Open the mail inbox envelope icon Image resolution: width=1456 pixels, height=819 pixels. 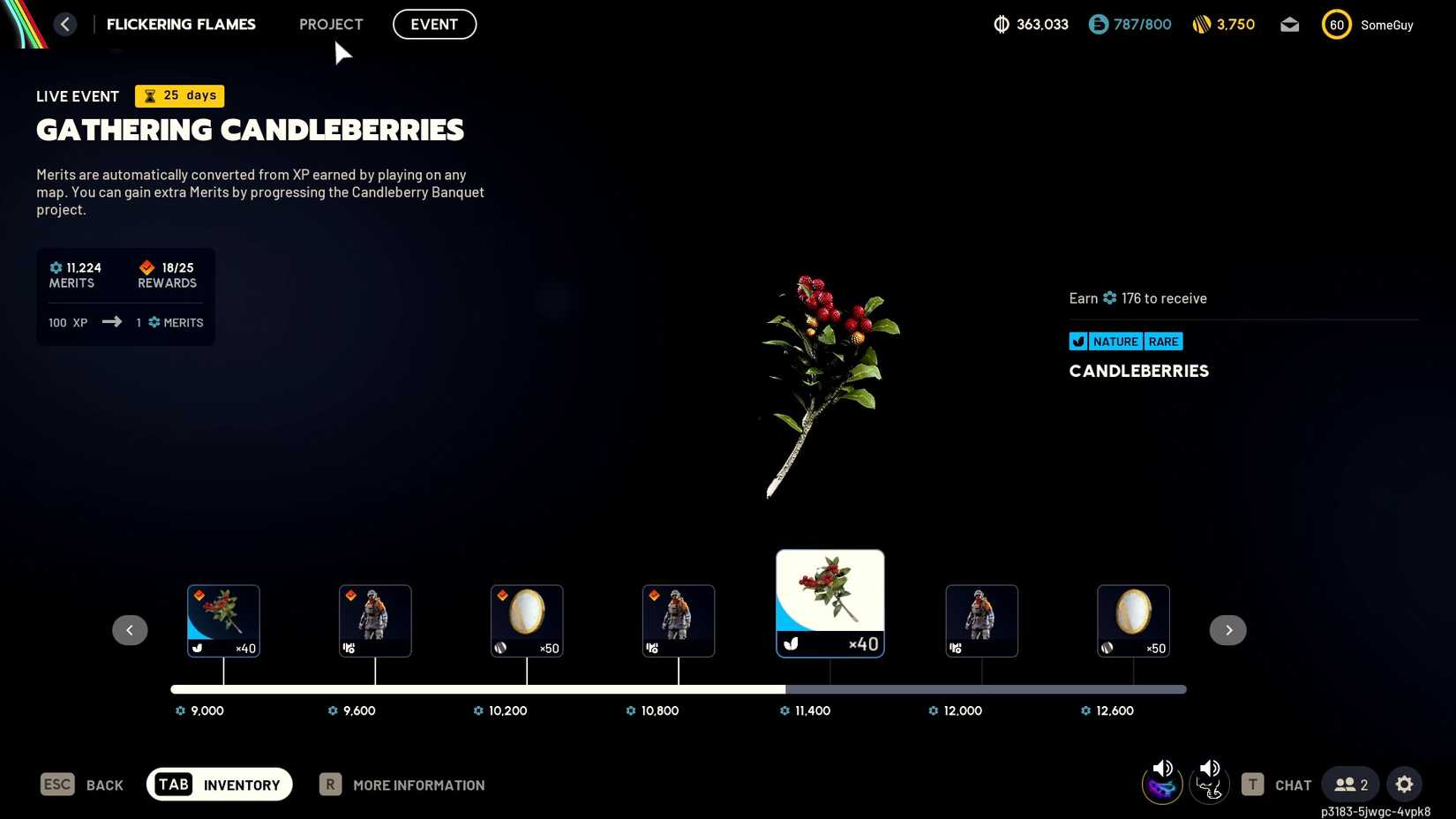(x=1289, y=25)
